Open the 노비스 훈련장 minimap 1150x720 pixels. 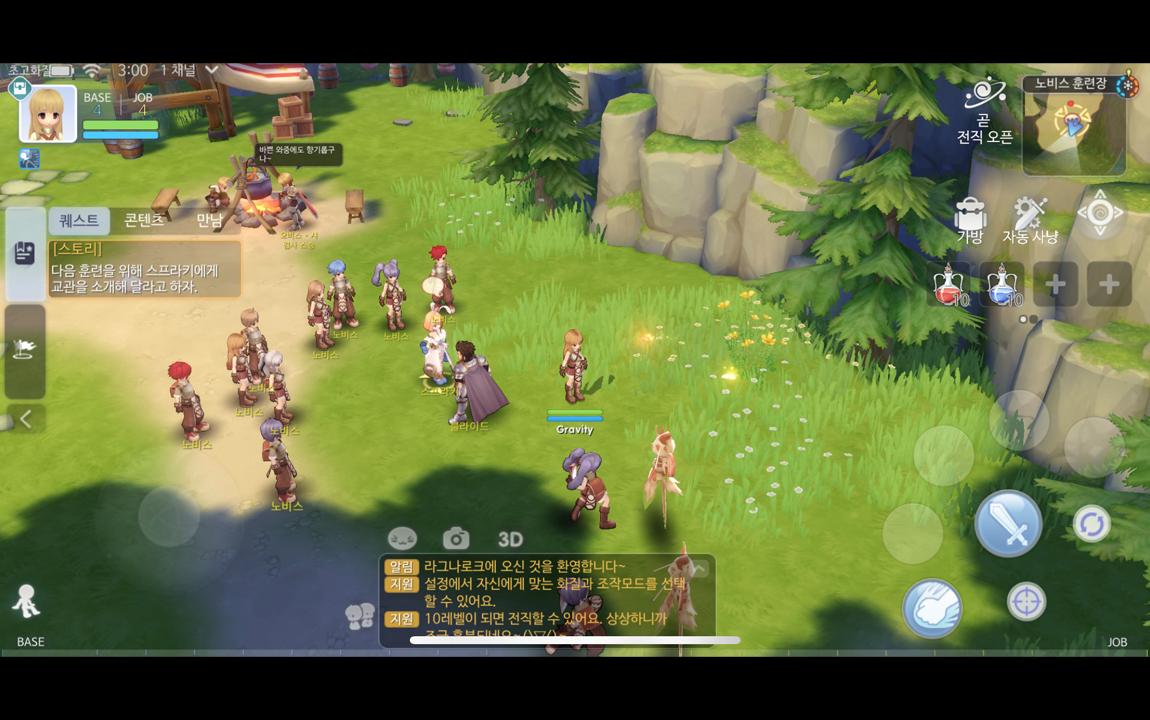point(1073,127)
